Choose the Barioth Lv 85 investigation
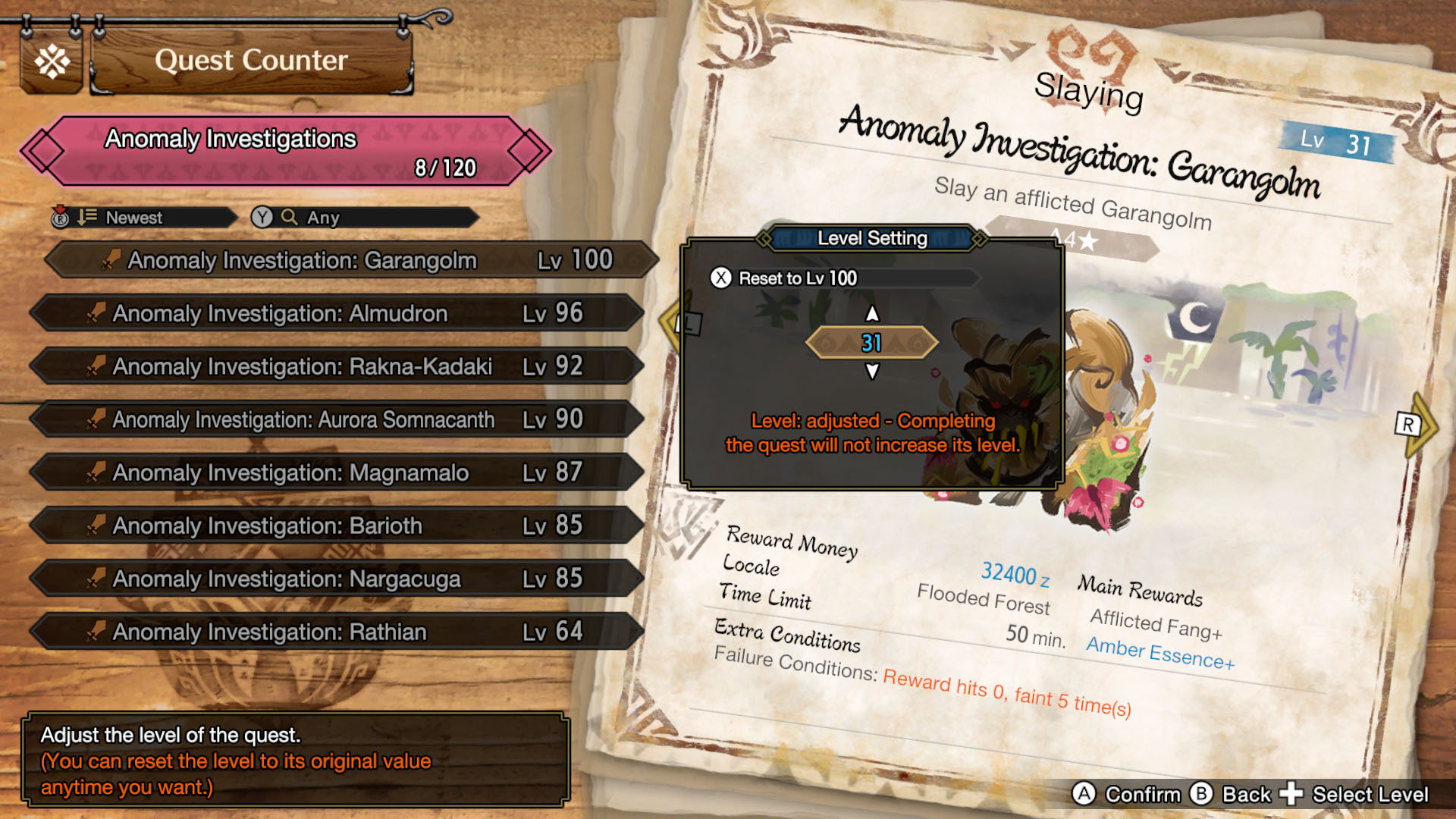Viewport: 1456px width, 819px height. 337,526
